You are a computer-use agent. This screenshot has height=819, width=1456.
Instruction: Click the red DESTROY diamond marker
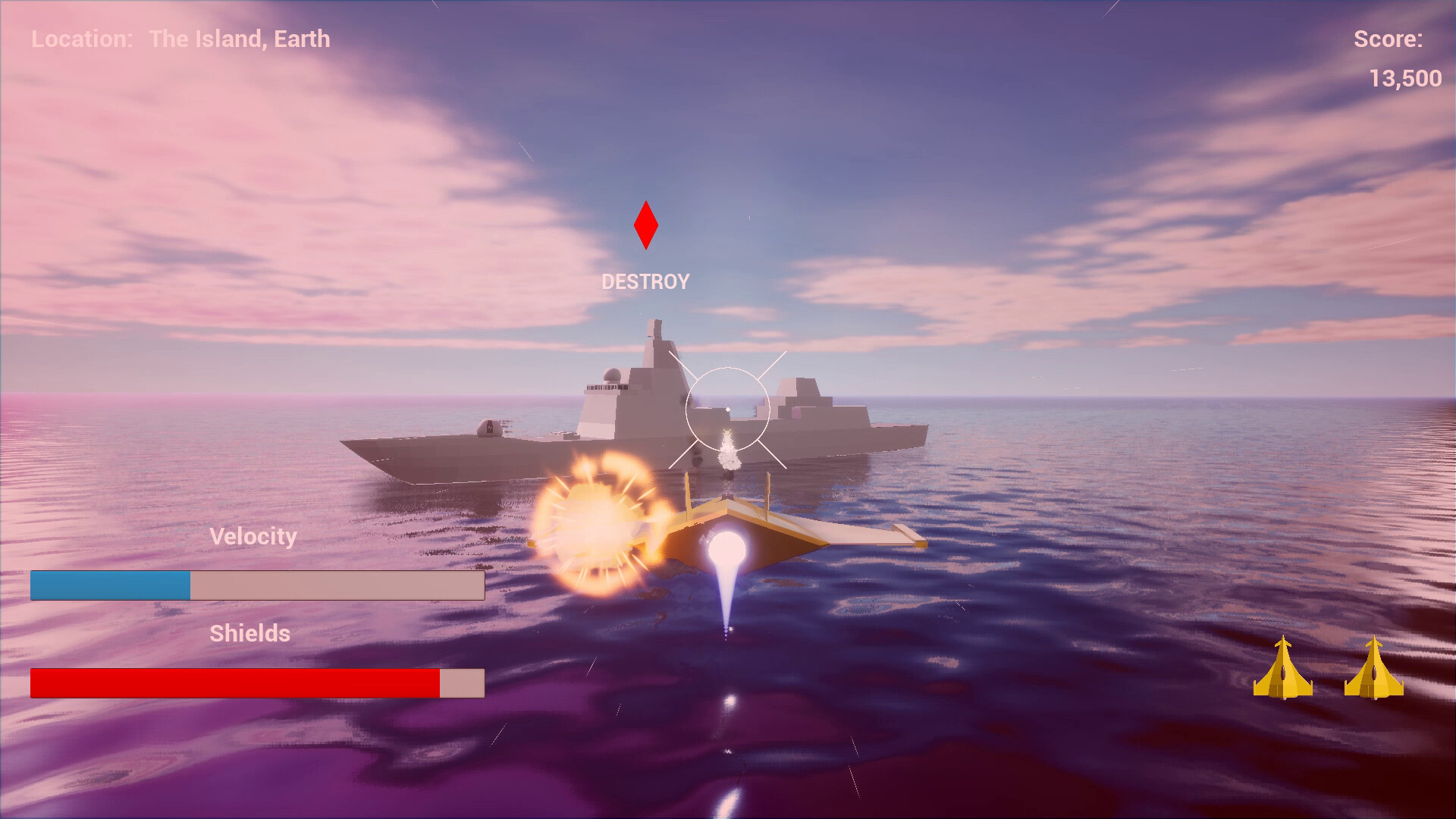tap(645, 225)
